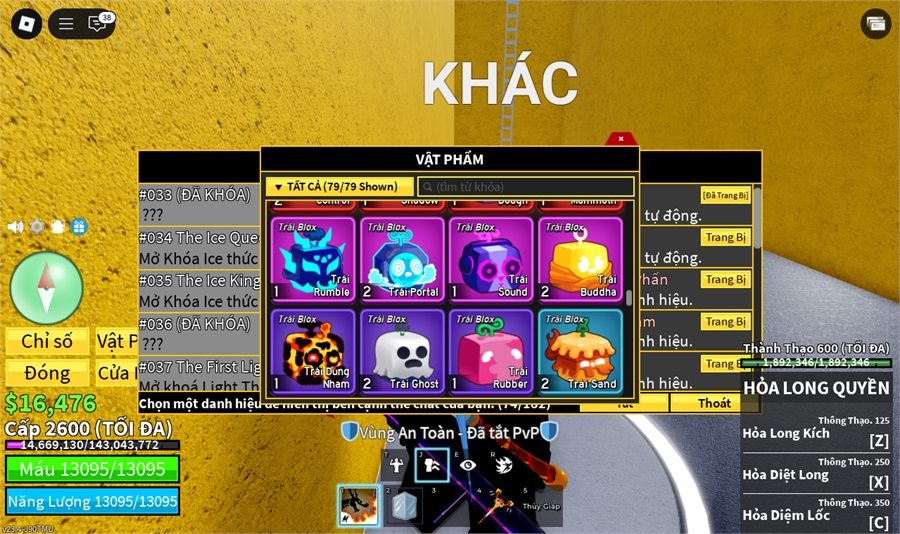Pick the Trái Rubber fruit
Screen dimensions: 900x534
point(491,350)
